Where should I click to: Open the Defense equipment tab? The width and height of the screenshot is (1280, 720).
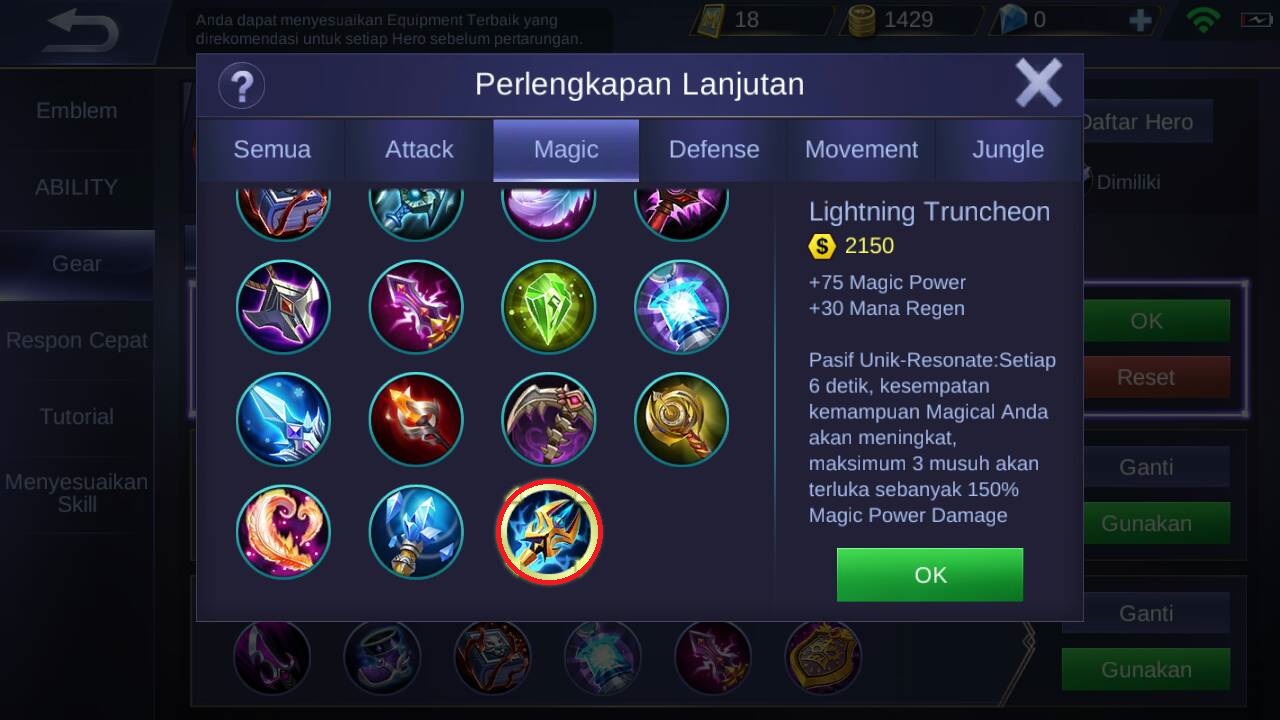pyautogui.click(x=714, y=150)
